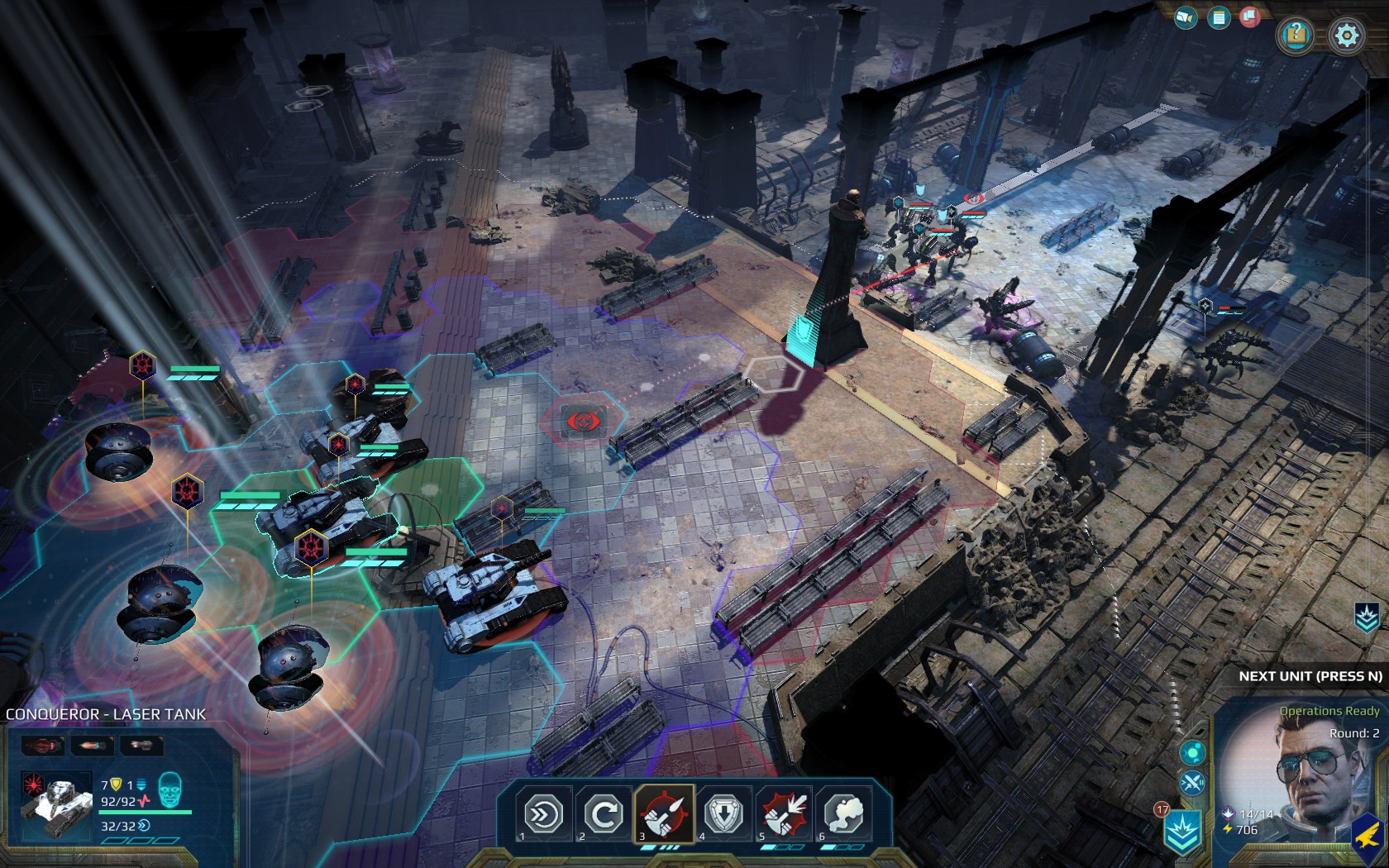Activate the double-chevron sprint ability

pos(545,814)
